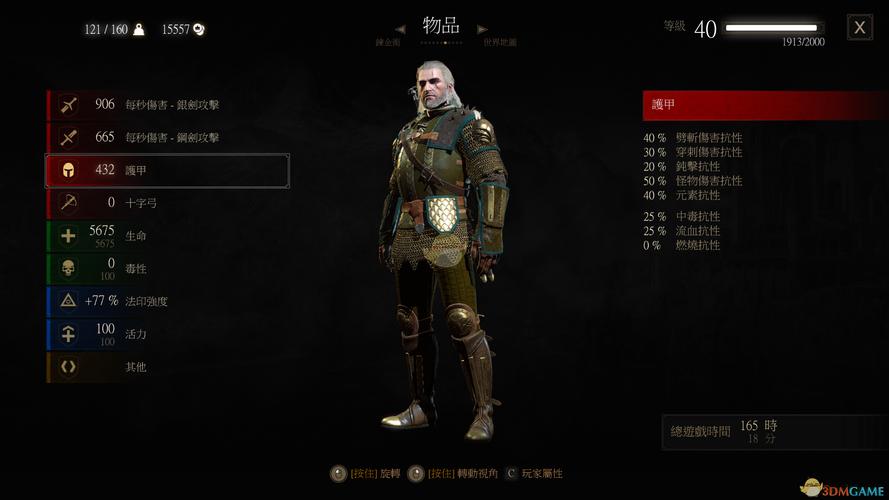Show the 生命 vitality stat details

(167, 236)
